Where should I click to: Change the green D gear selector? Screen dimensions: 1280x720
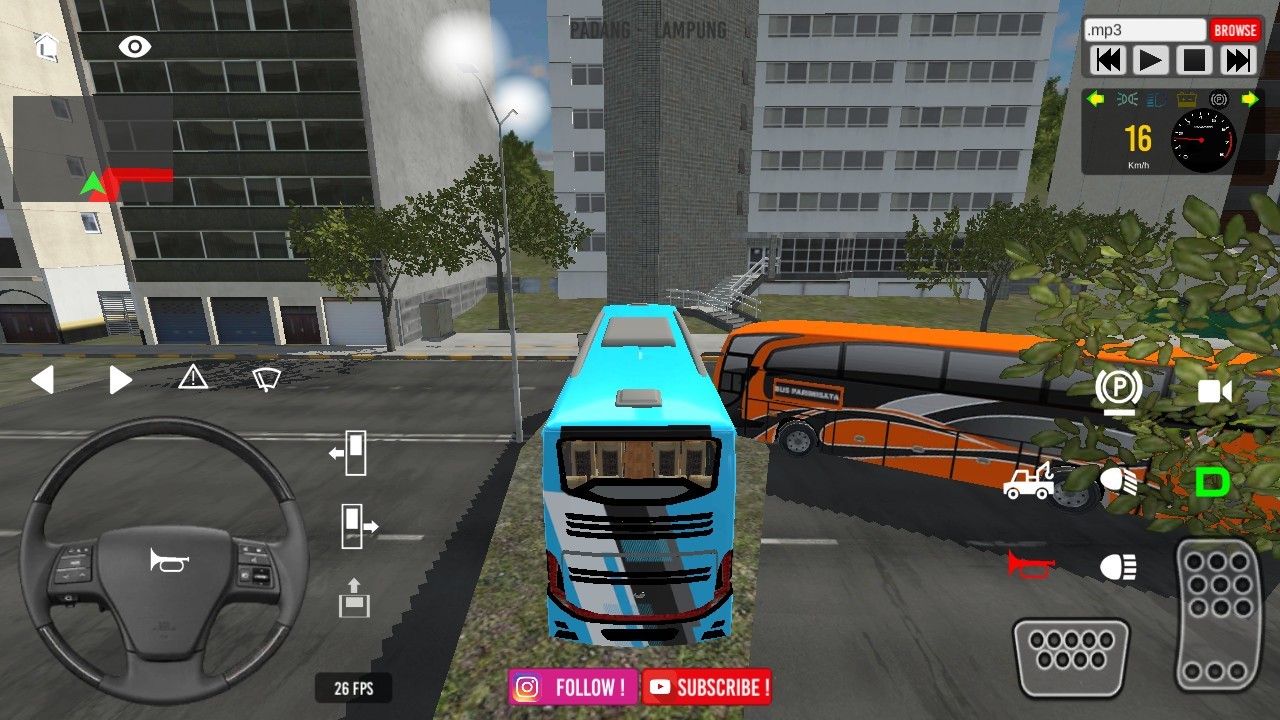[1212, 483]
